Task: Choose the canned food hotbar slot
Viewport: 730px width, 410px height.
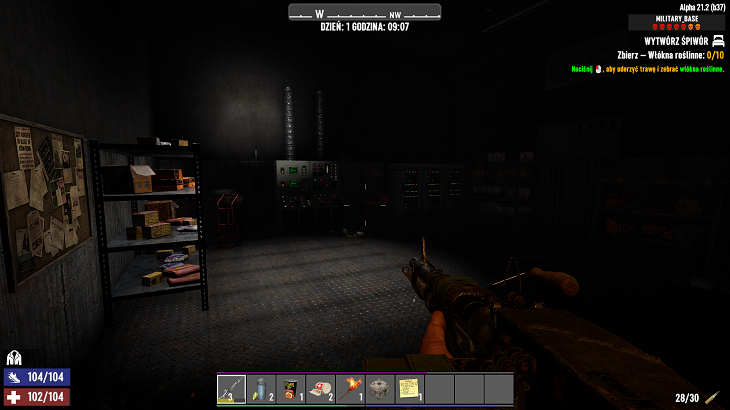Action: [x=290, y=388]
